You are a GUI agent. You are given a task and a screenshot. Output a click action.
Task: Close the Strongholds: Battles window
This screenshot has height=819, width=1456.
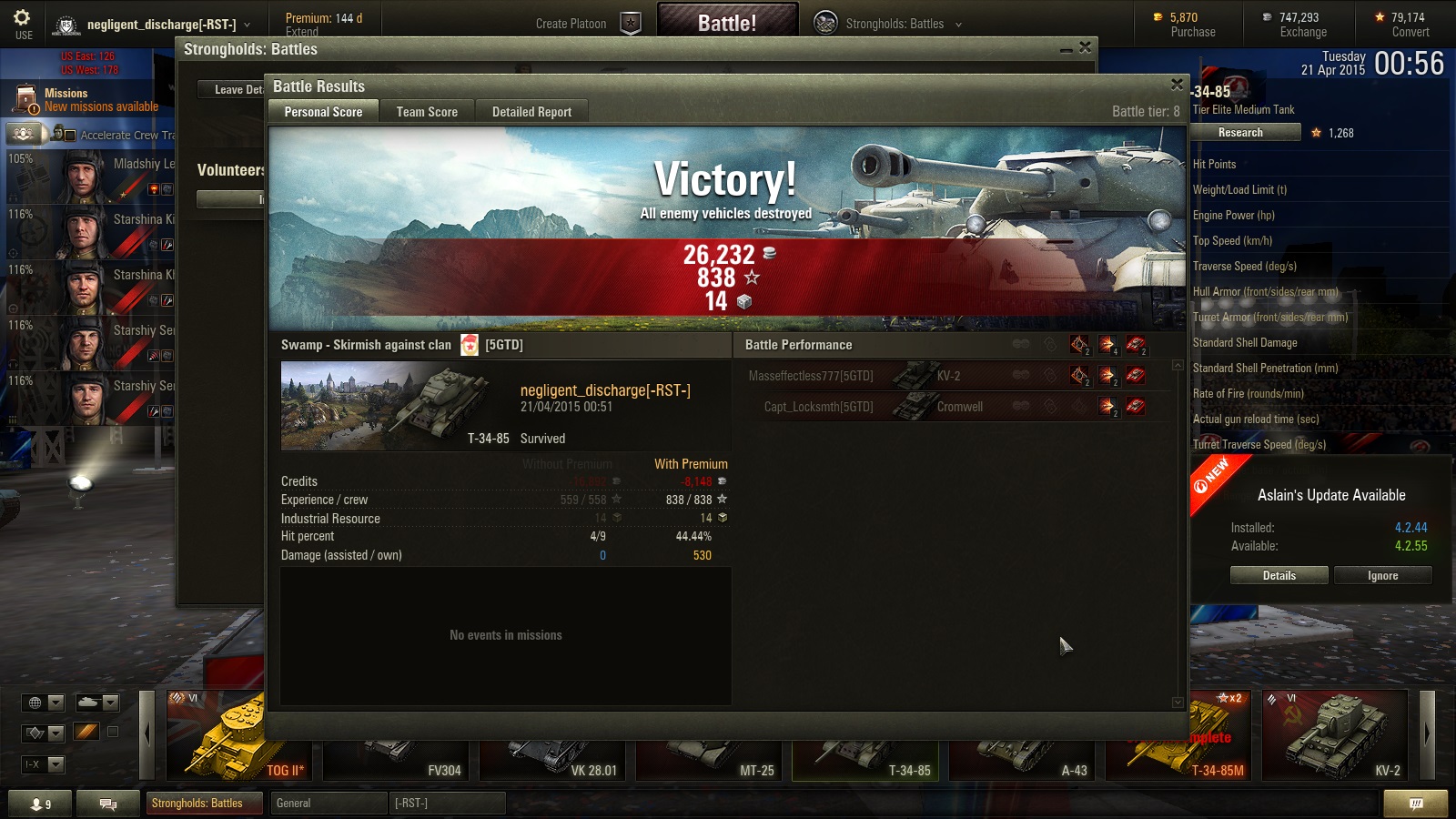[x=1085, y=47]
